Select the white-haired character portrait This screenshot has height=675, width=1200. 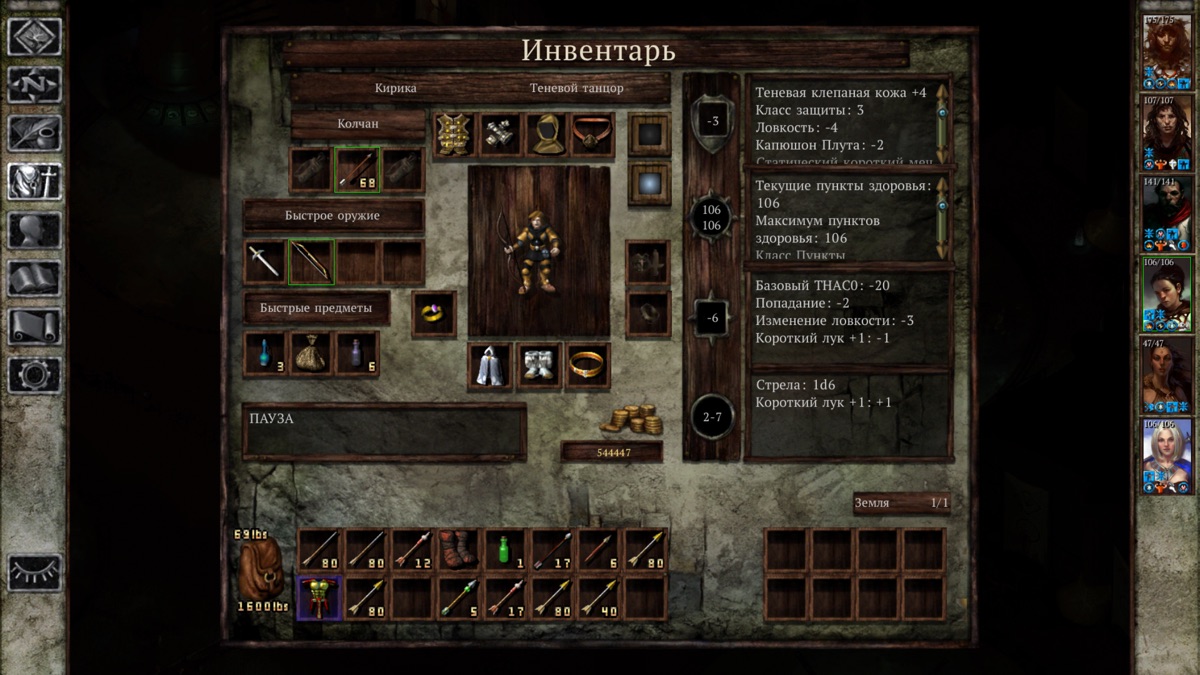tap(1167, 457)
